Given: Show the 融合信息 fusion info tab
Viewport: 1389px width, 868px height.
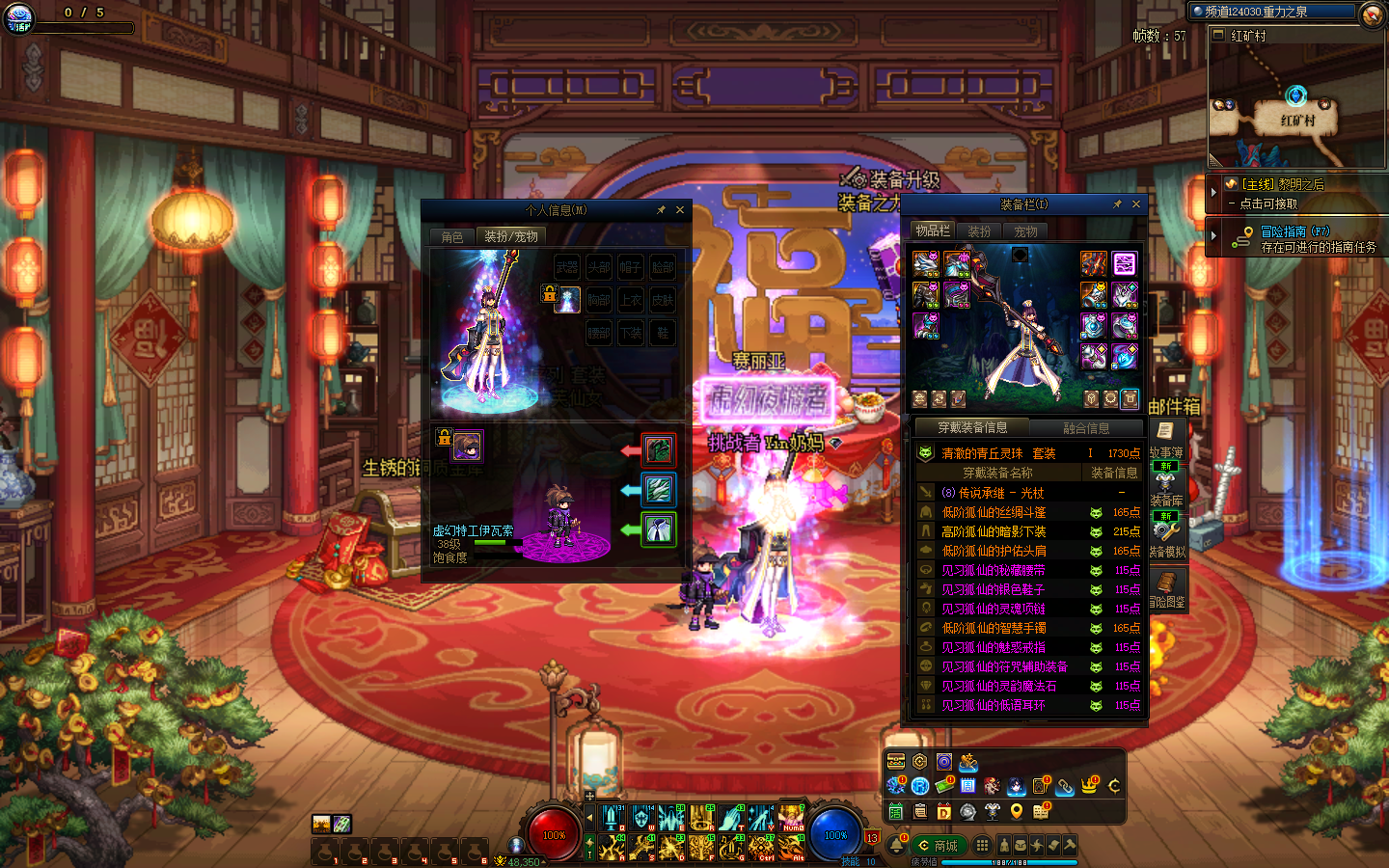Looking at the screenshot, I should click(x=1086, y=428).
